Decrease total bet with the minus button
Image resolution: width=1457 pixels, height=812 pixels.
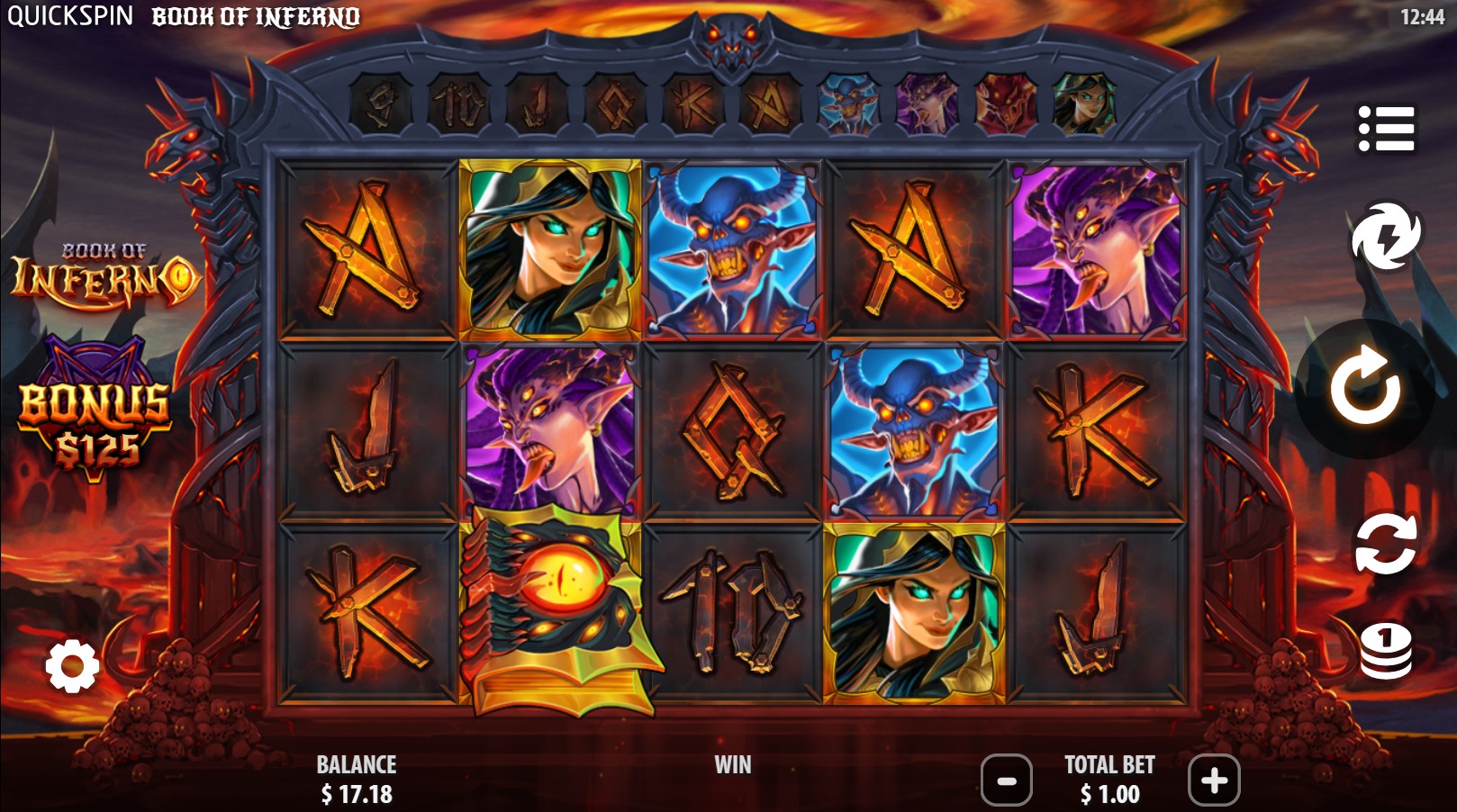[x=1006, y=783]
